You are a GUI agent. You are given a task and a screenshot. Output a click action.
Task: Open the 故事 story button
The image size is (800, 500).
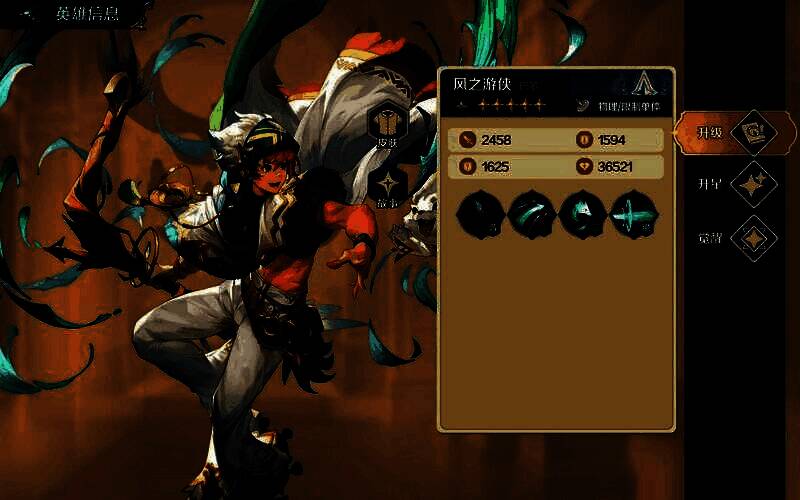coord(385,186)
